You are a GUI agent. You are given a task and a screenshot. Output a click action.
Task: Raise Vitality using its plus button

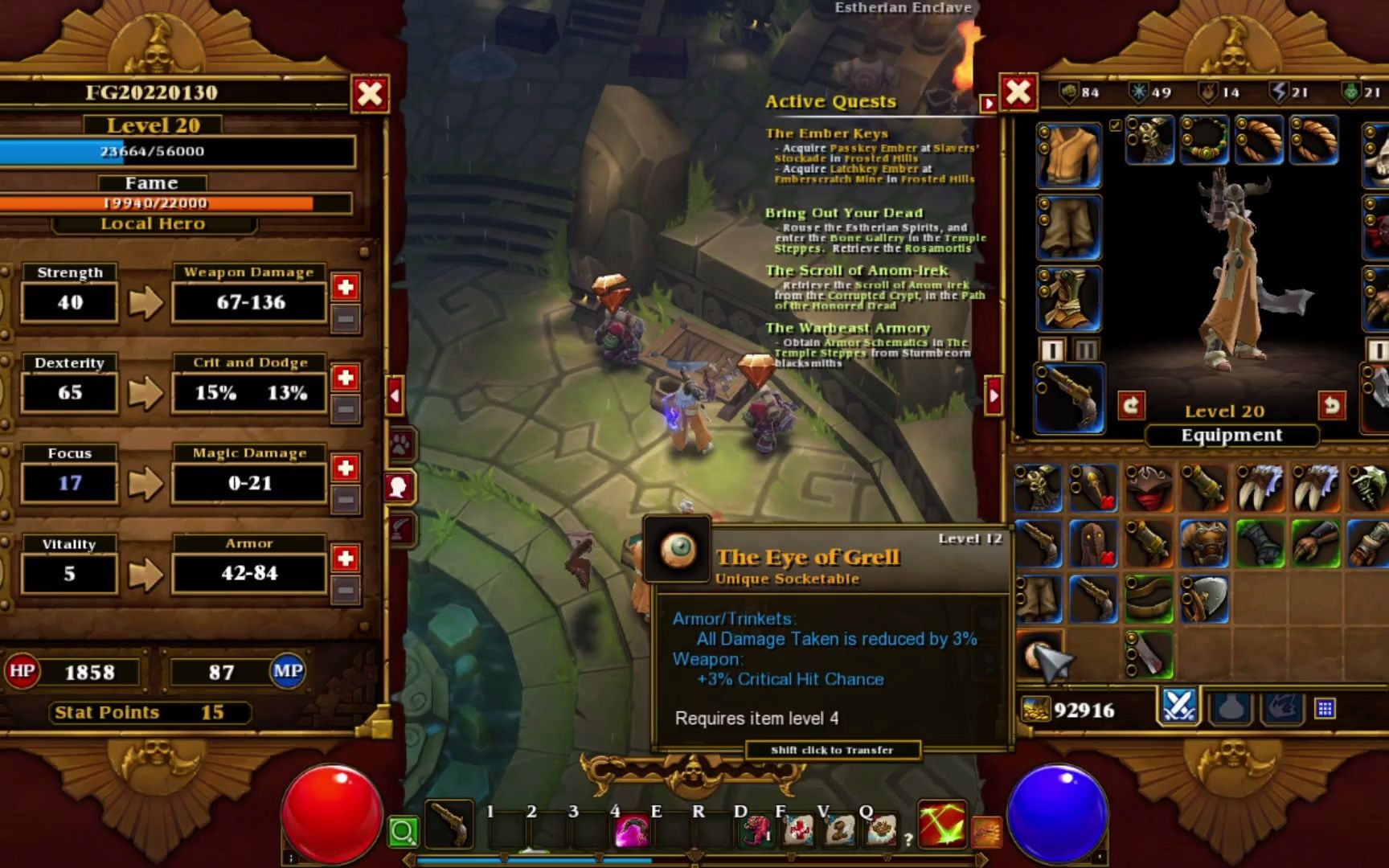346,558
